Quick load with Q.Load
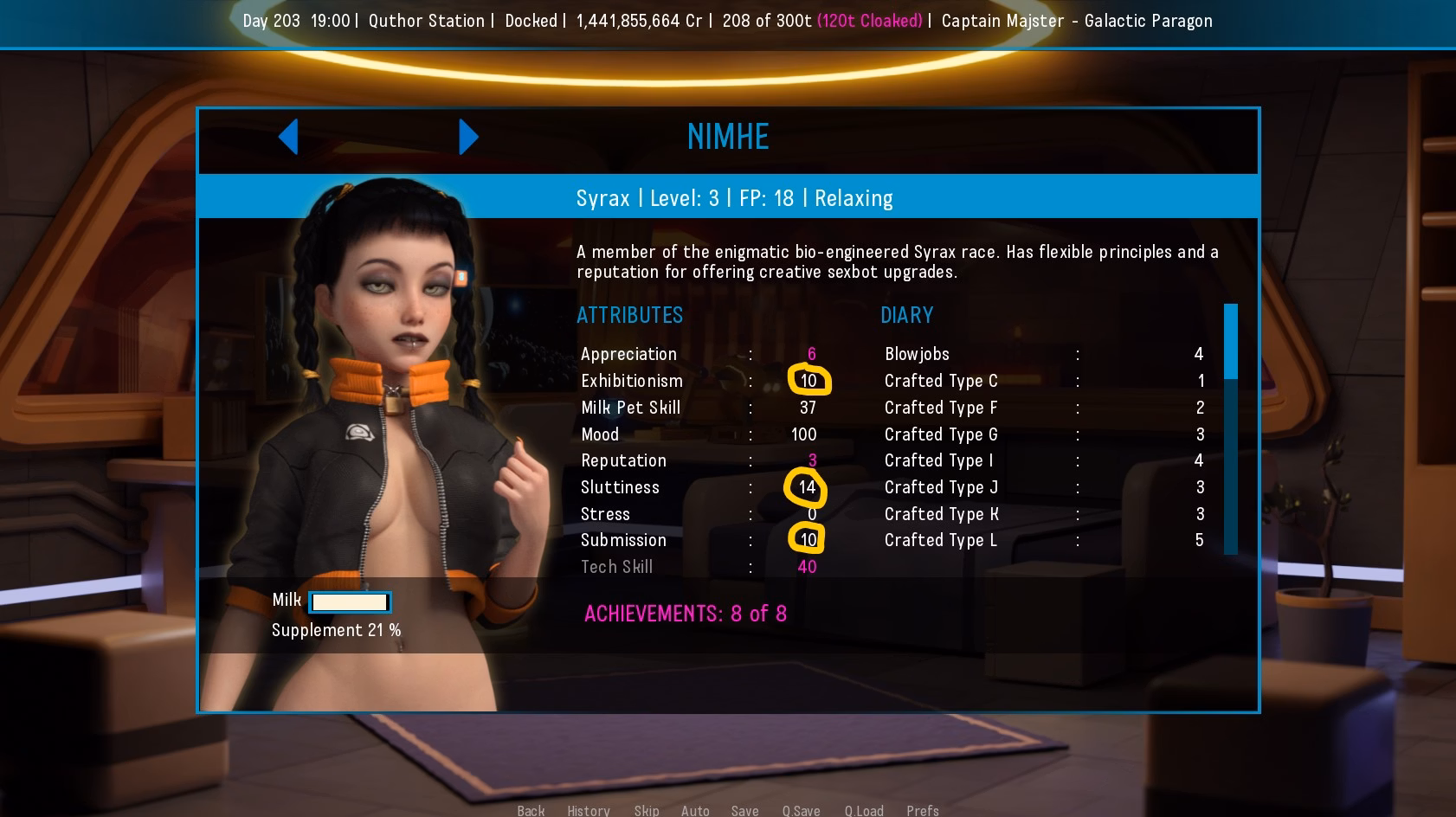The width and height of the screenshot is (1456, 817). tap(864, 810)
